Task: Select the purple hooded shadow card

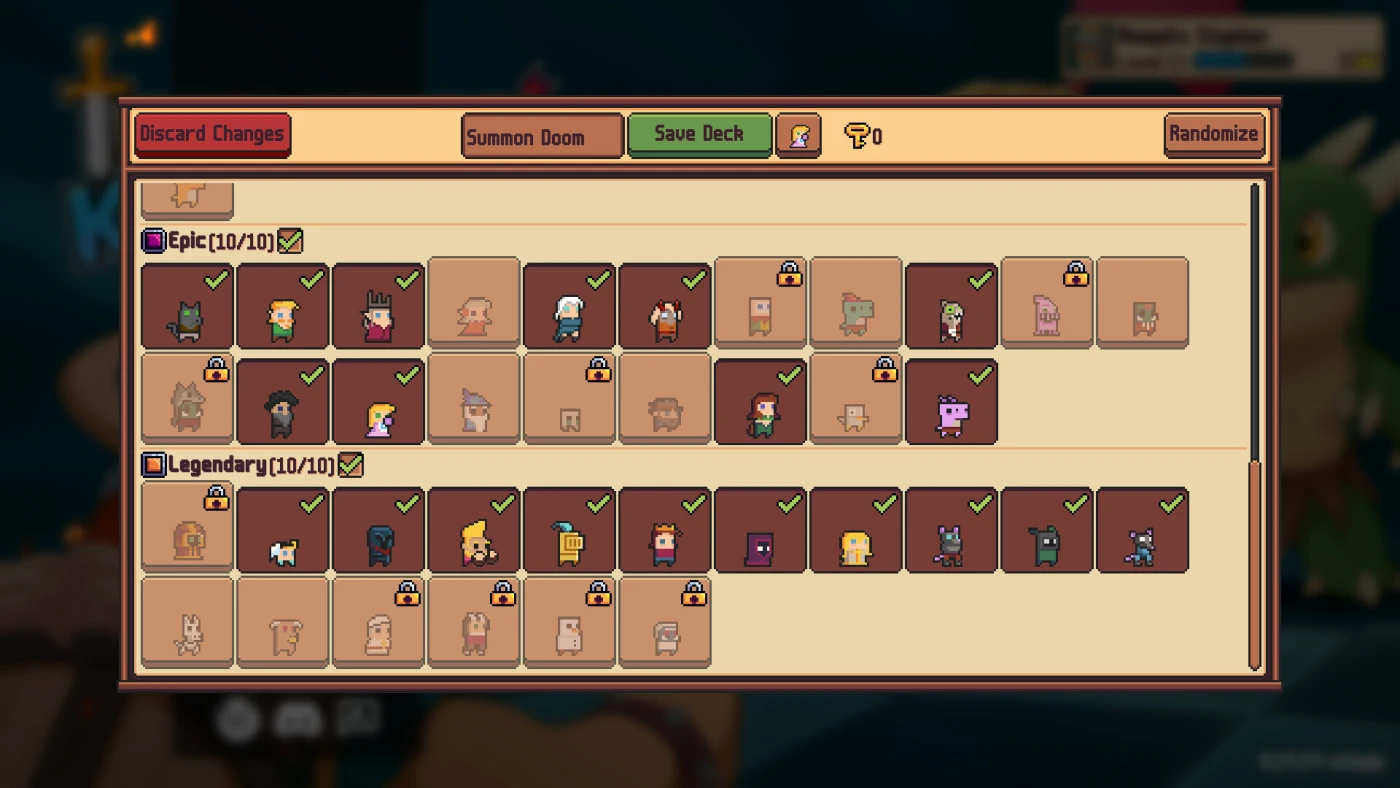Action: (760, 531)
